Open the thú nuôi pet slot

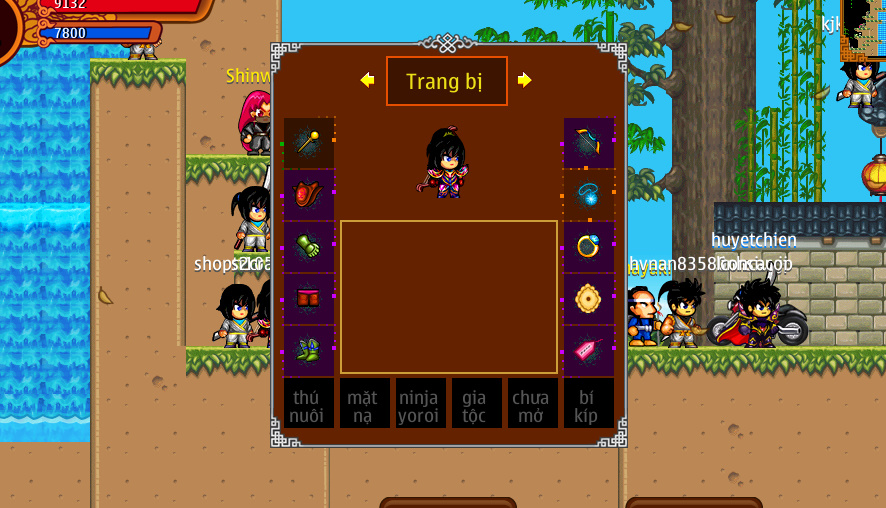[x=308, y=403]
